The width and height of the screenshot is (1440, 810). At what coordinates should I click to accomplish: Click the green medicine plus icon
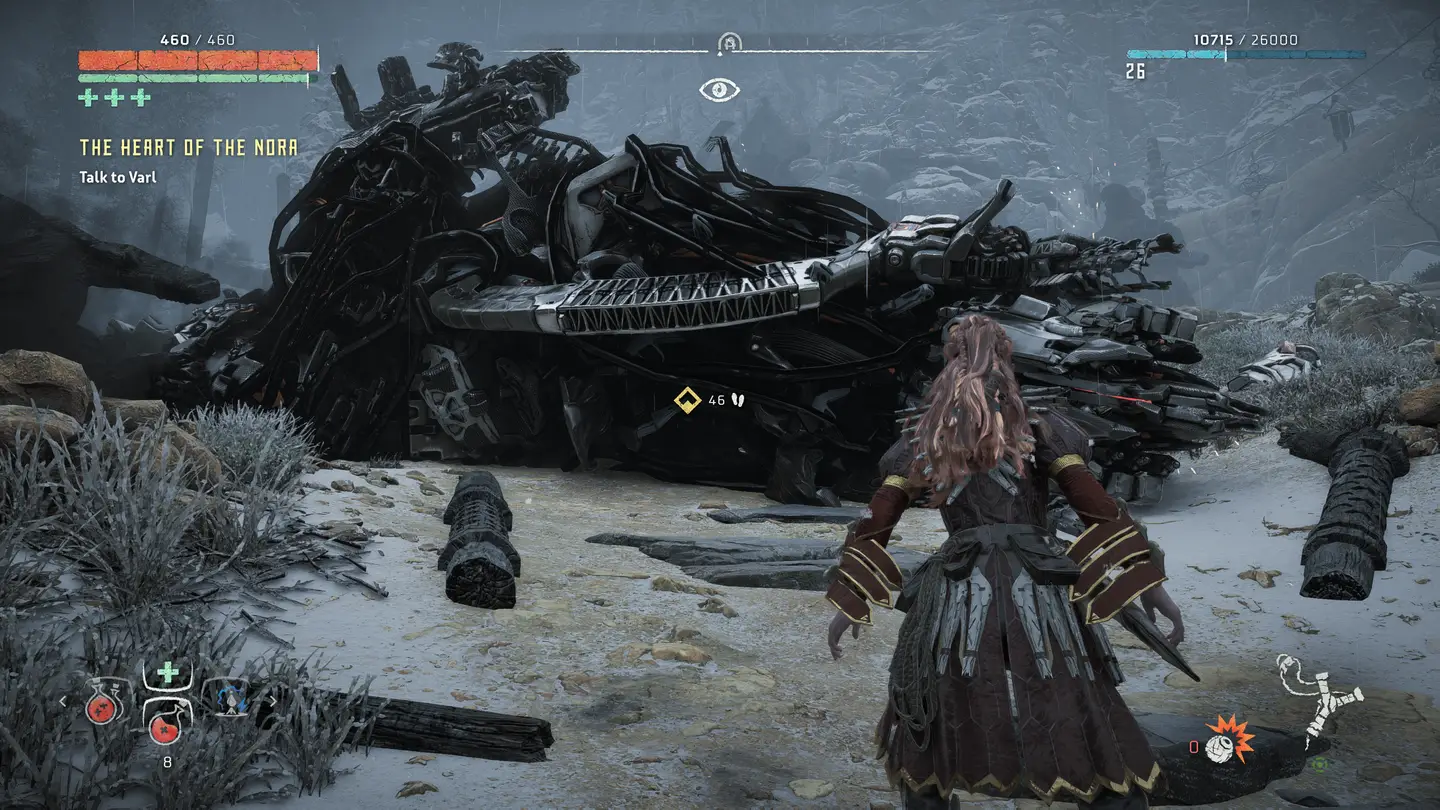click(x=167, y=670)
